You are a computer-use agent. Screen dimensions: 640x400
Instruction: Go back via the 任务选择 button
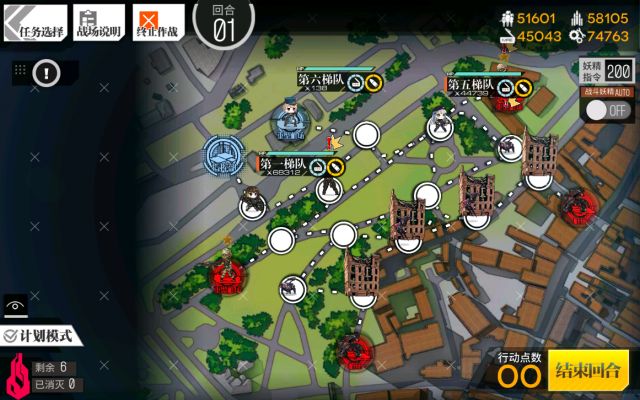point(34,21)
